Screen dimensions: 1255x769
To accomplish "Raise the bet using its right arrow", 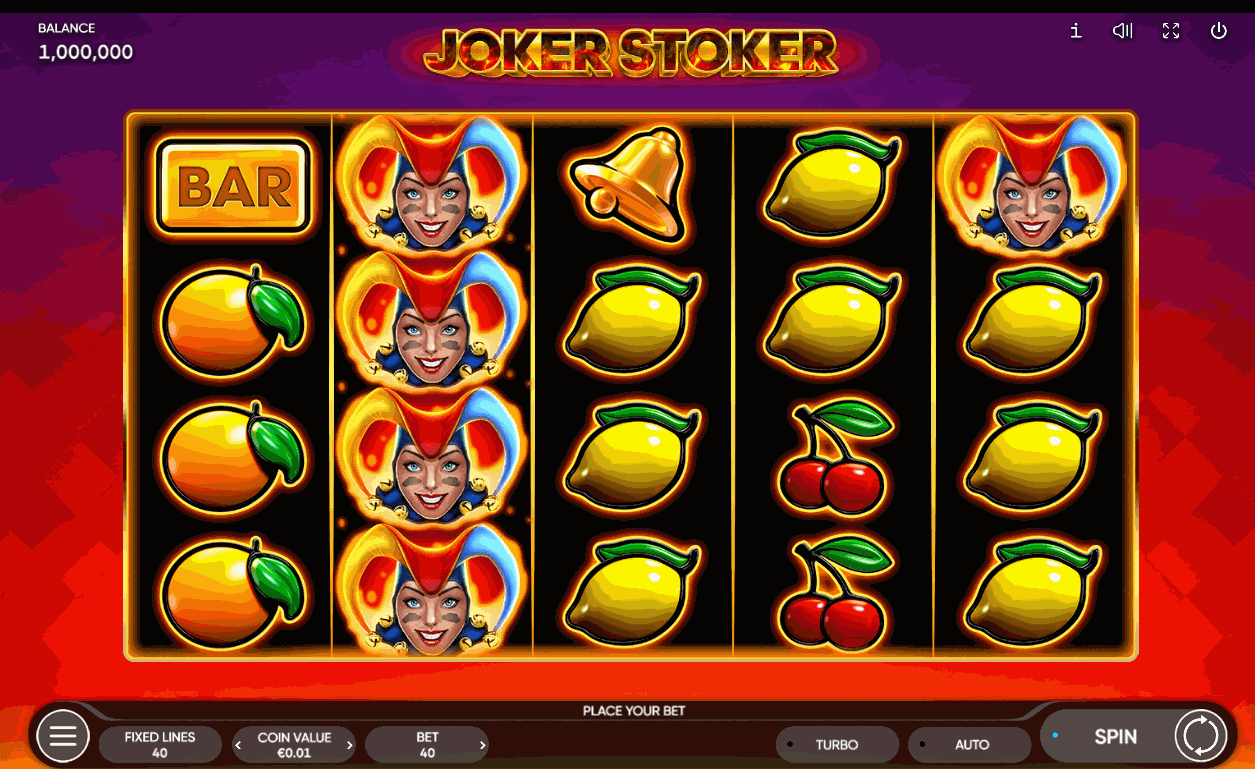I will pyautogui.click(x=483, y=745).
